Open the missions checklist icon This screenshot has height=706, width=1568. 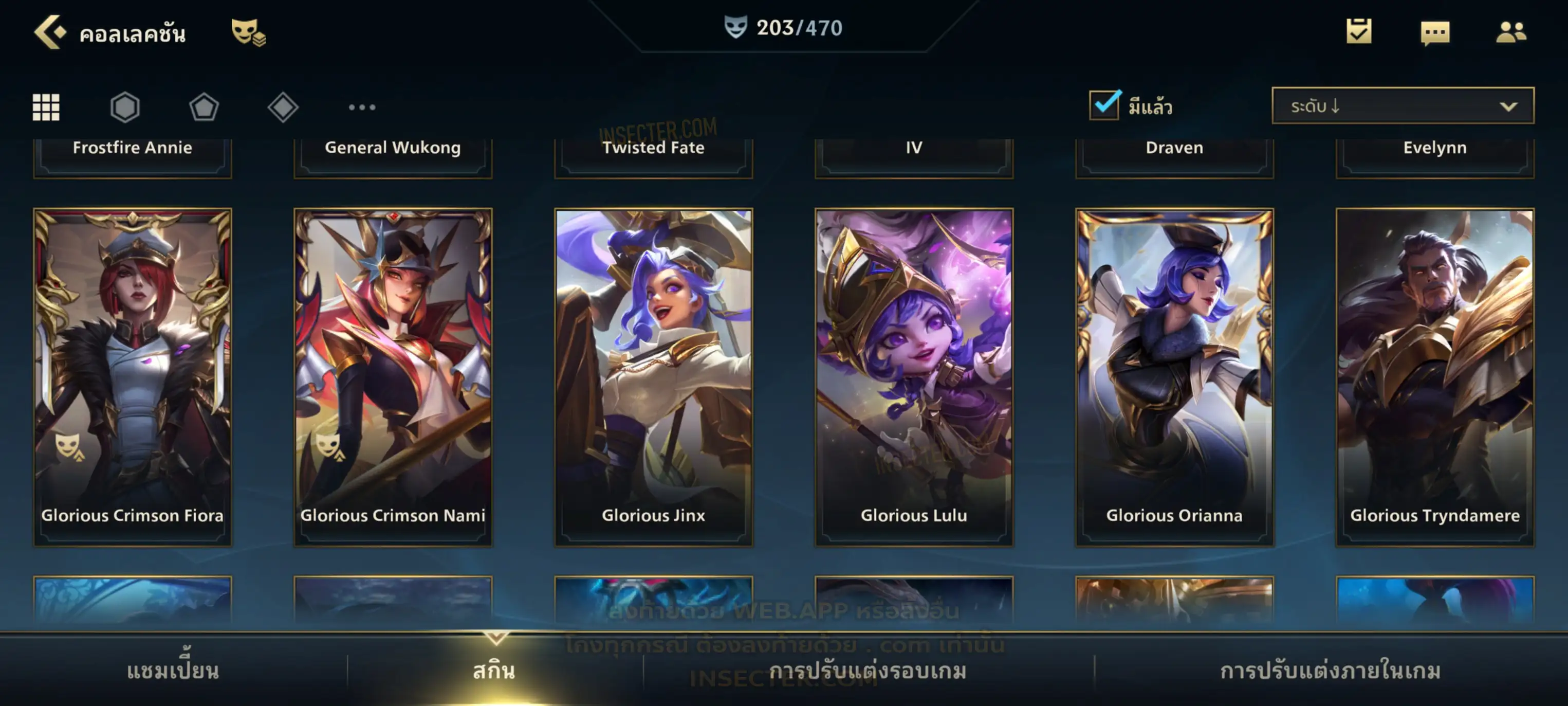pos(1359,32)
